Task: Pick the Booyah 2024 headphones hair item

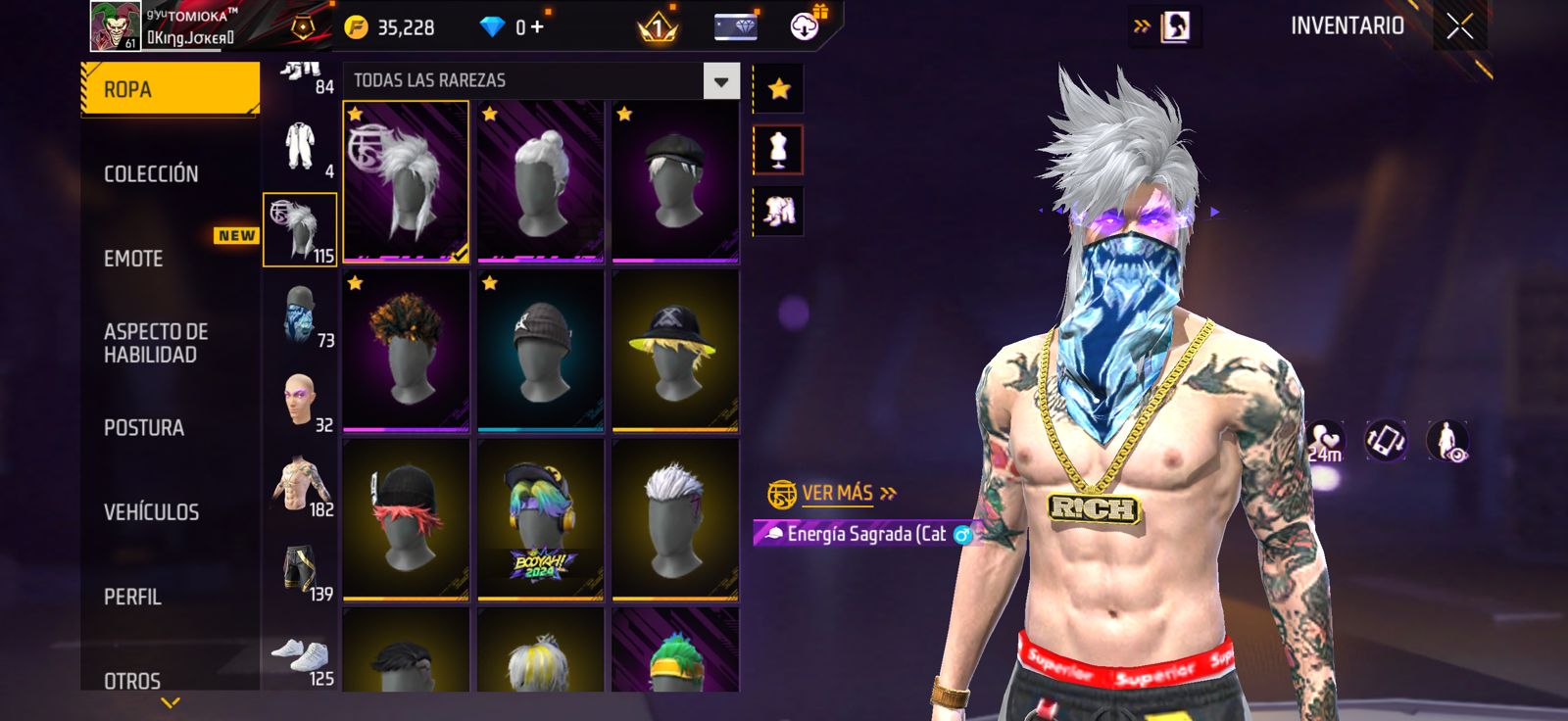Action: [x=540, y=519]
